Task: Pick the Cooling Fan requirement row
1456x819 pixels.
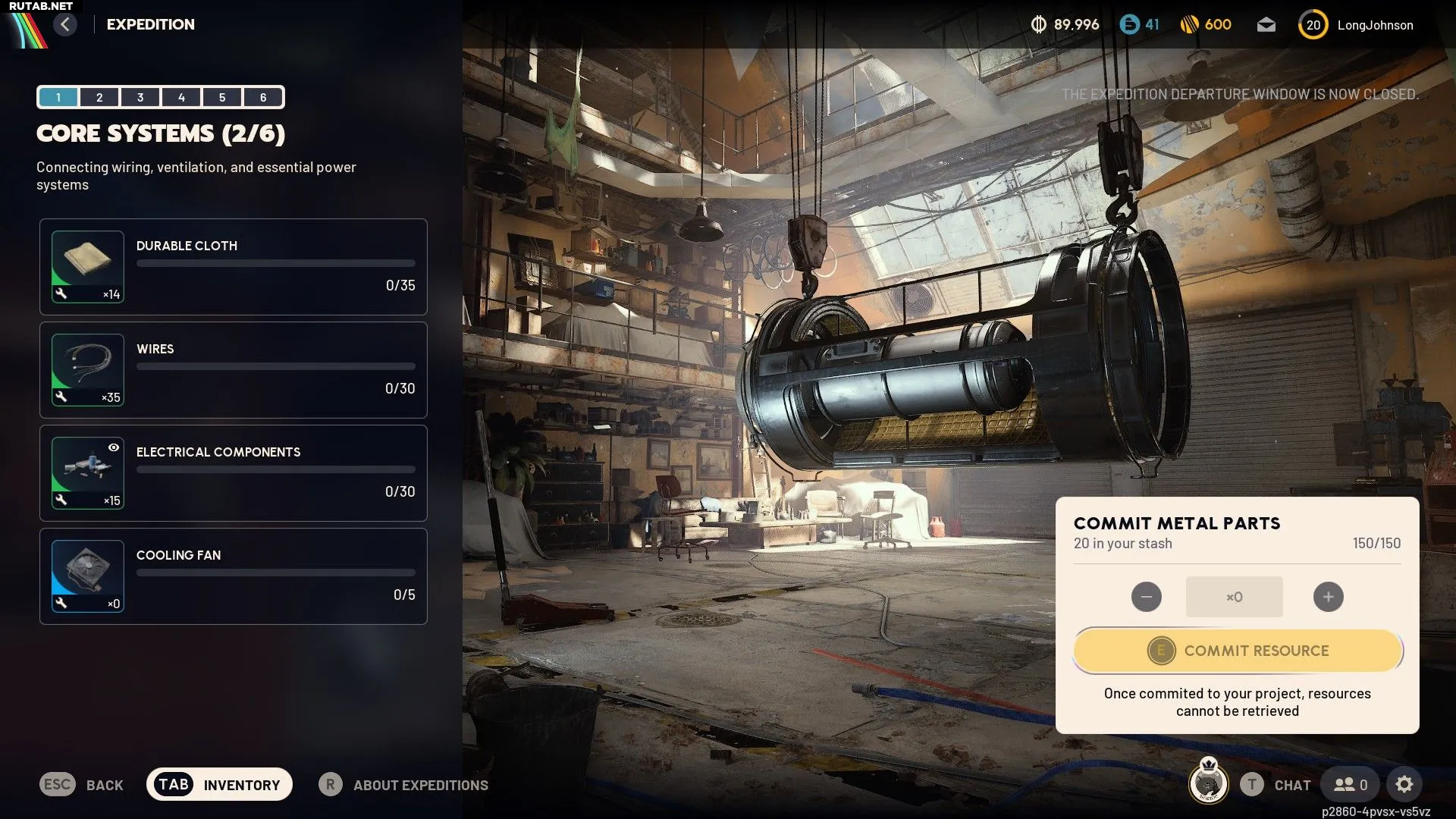Action: click(234, 576)
